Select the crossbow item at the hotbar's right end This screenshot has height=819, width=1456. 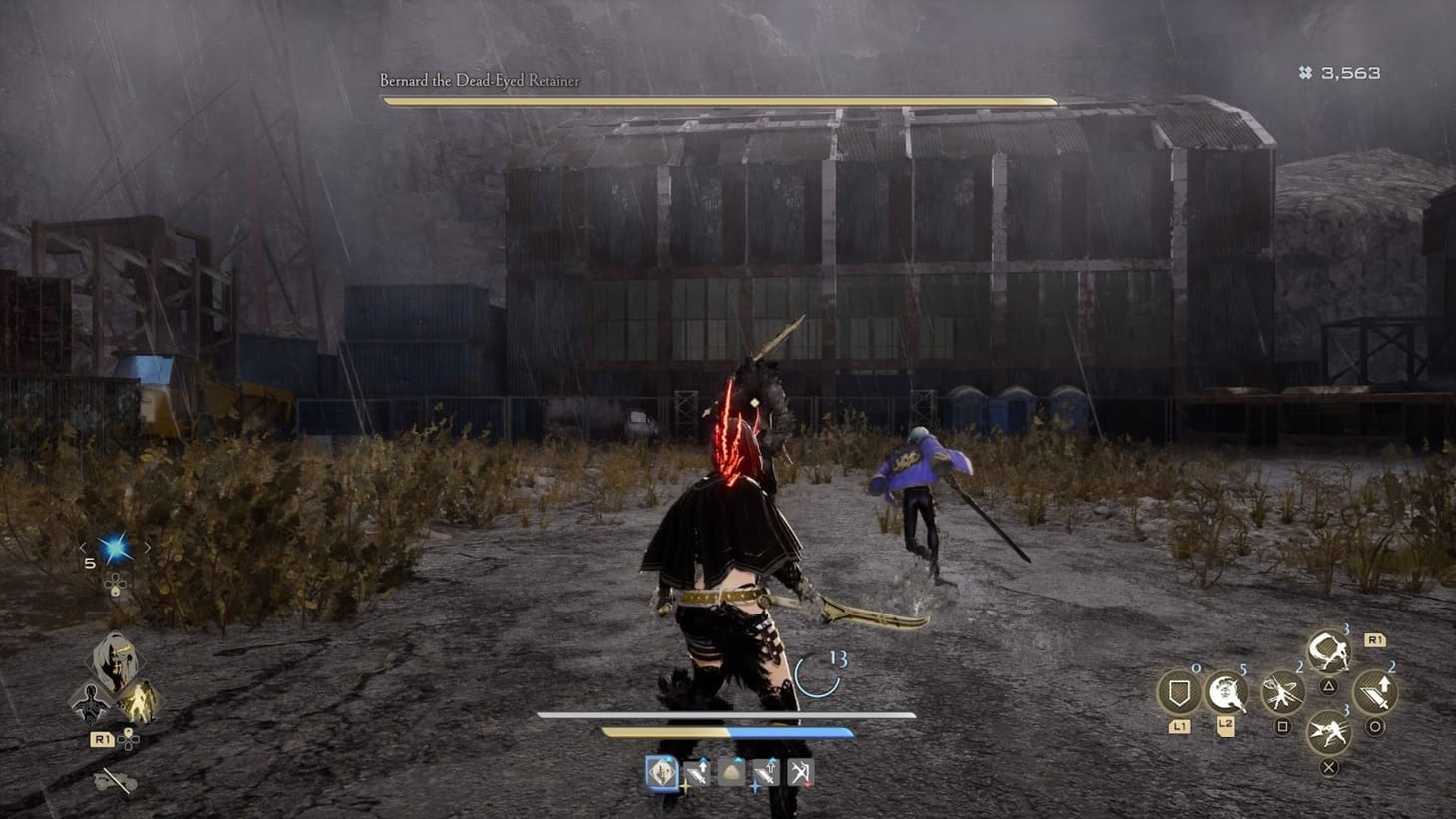coord(801,771)
